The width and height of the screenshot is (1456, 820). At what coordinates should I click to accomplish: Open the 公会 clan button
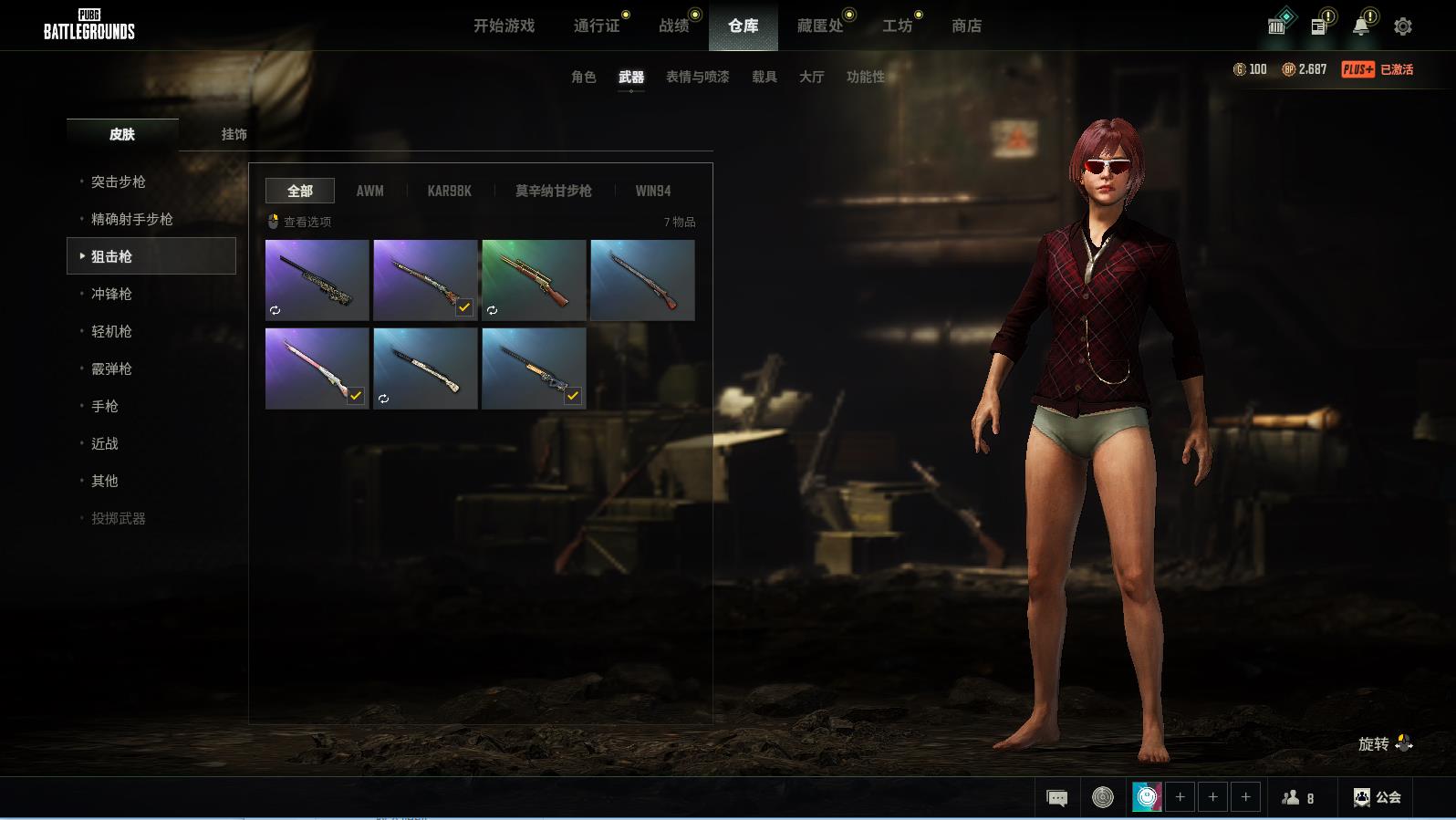[1378, 797]
